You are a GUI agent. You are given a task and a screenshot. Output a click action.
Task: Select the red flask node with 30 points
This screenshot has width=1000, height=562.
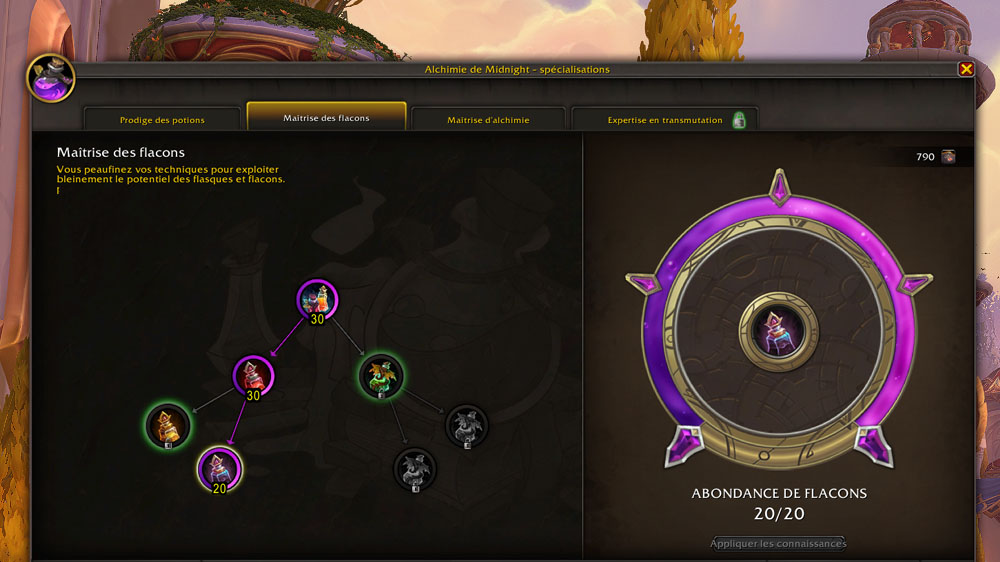point(253,375)
